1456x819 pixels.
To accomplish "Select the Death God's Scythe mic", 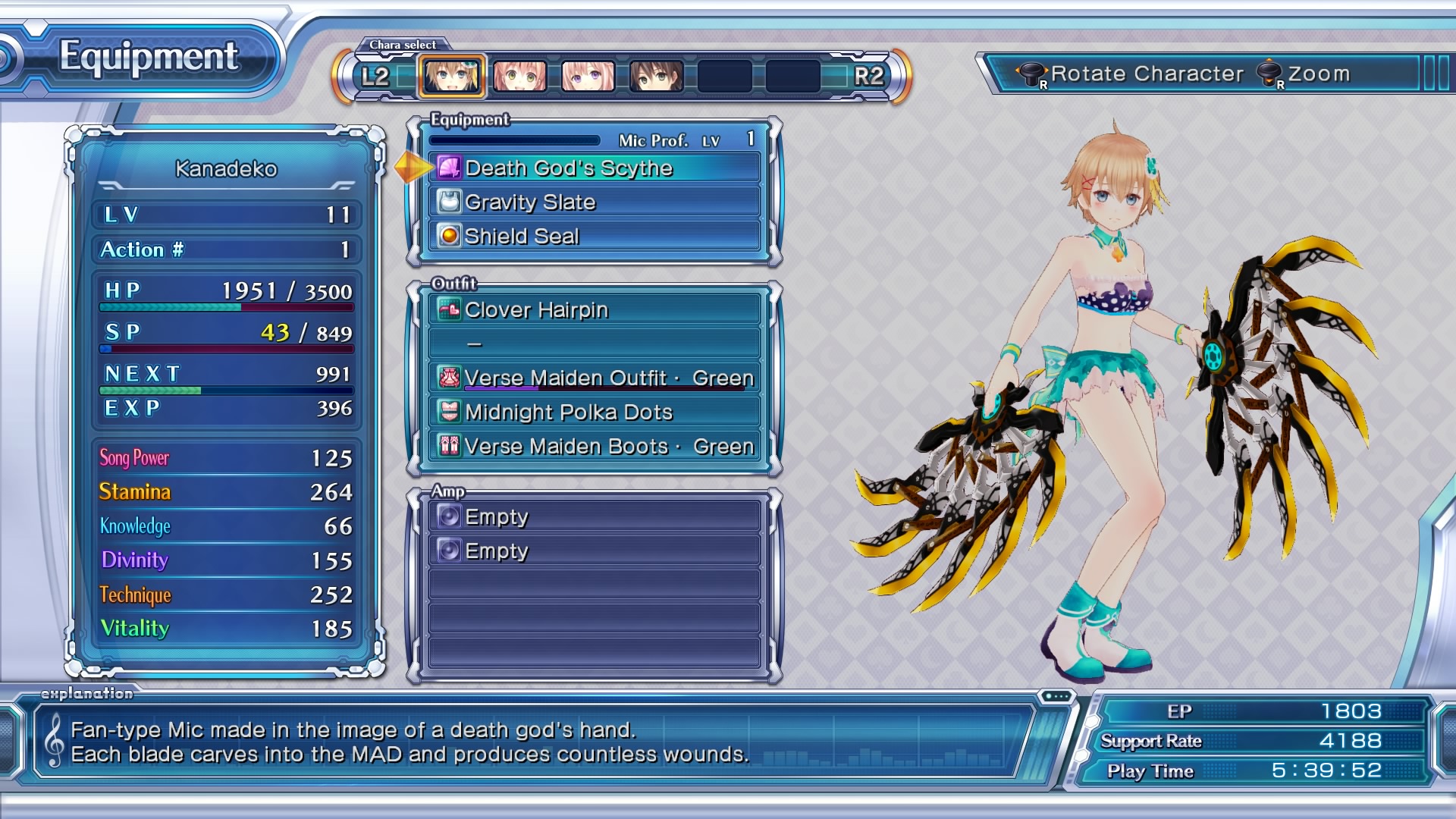I will pos(595,168).
